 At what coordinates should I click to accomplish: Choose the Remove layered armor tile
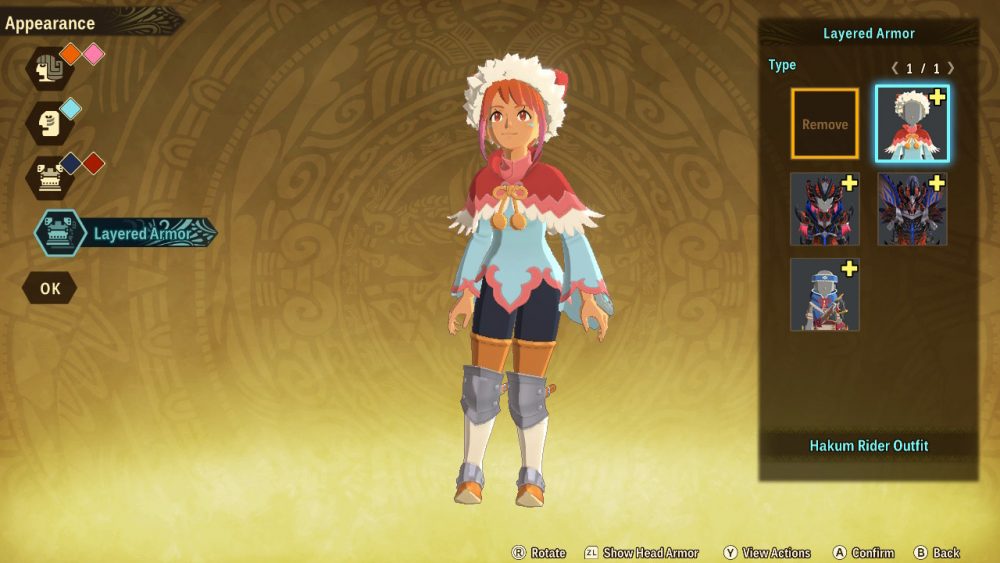[x=825, y=124]
